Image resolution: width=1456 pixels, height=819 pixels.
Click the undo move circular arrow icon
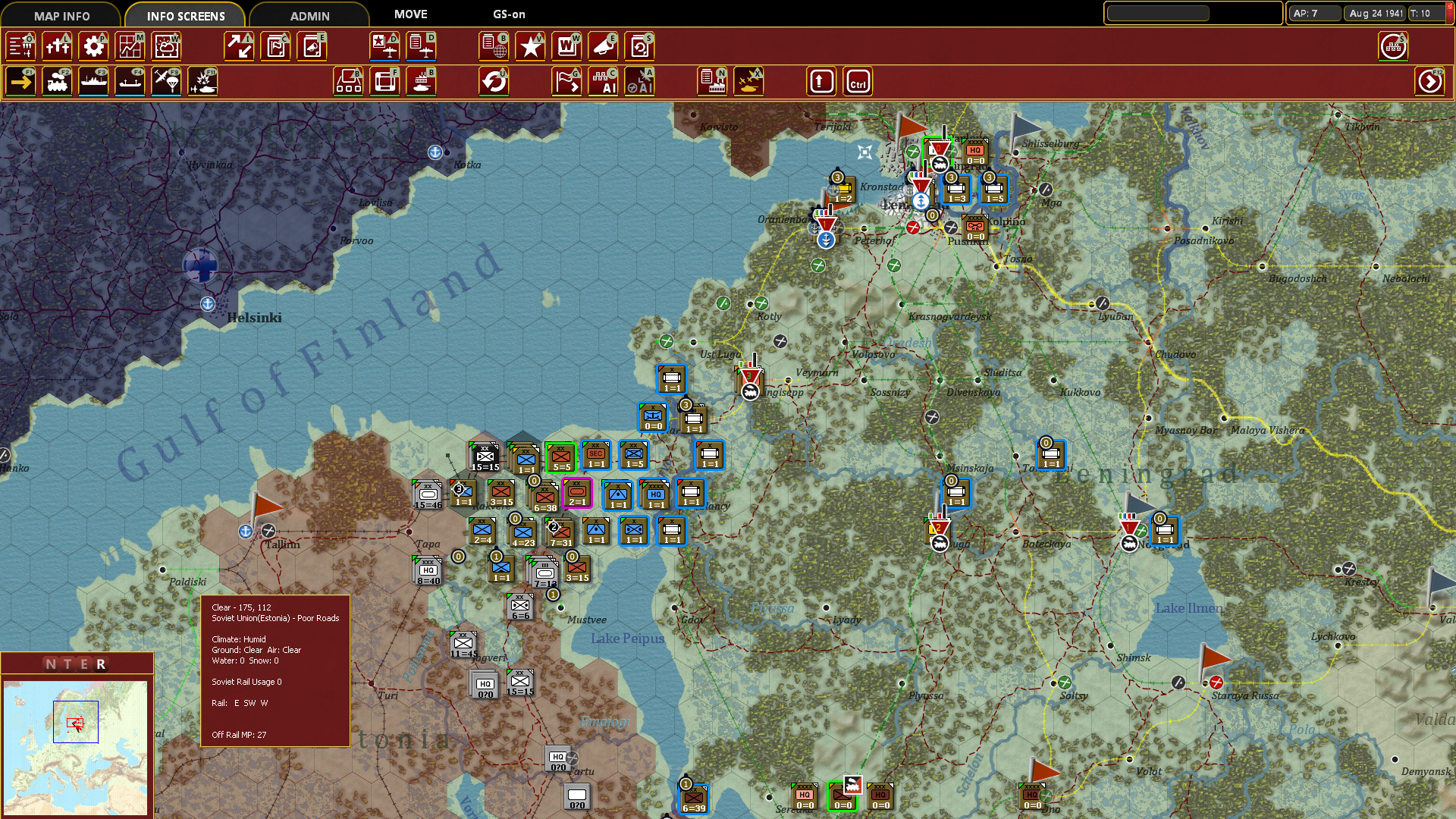point(494,81)
